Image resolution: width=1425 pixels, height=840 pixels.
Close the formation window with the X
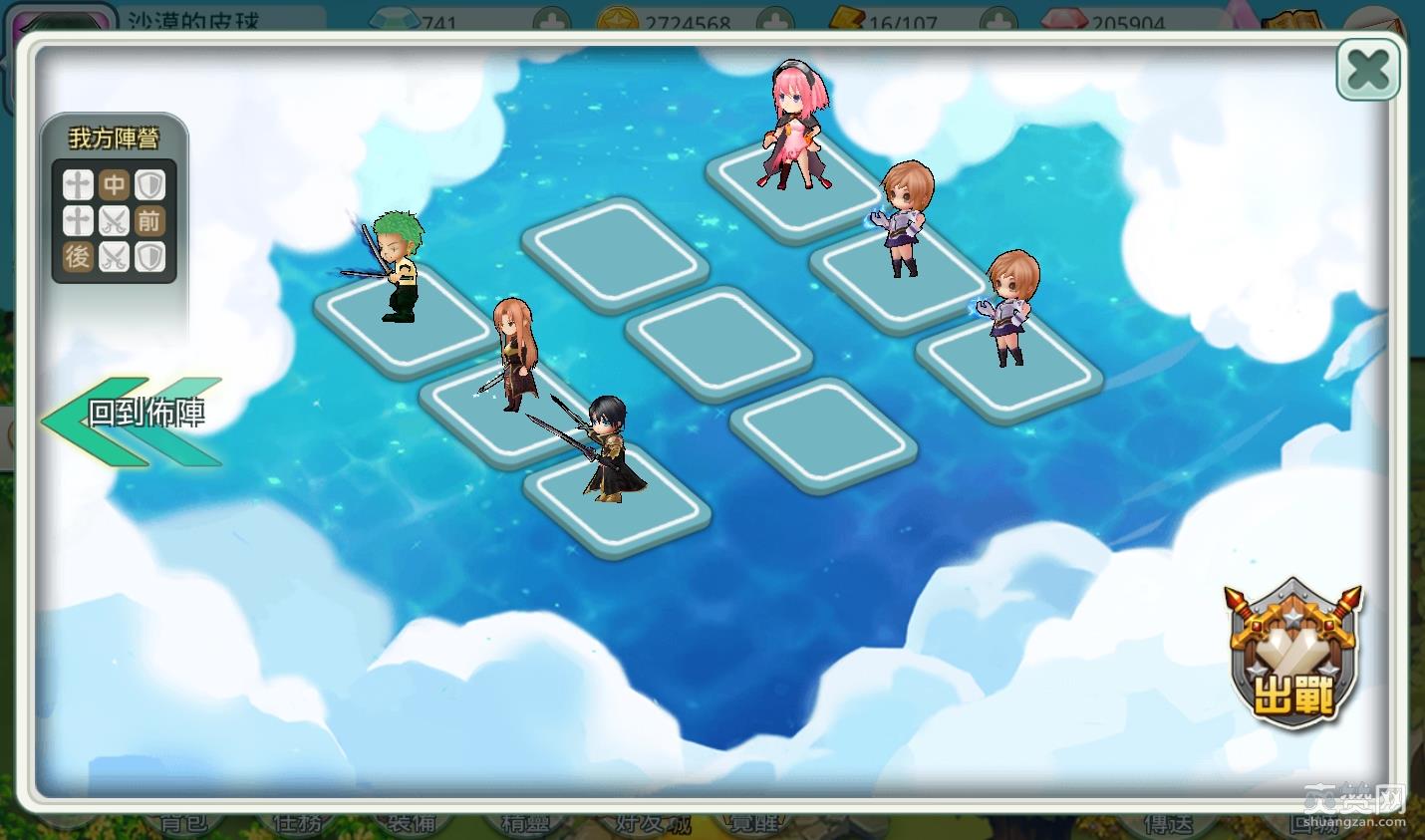click(x=1367, y=70)
